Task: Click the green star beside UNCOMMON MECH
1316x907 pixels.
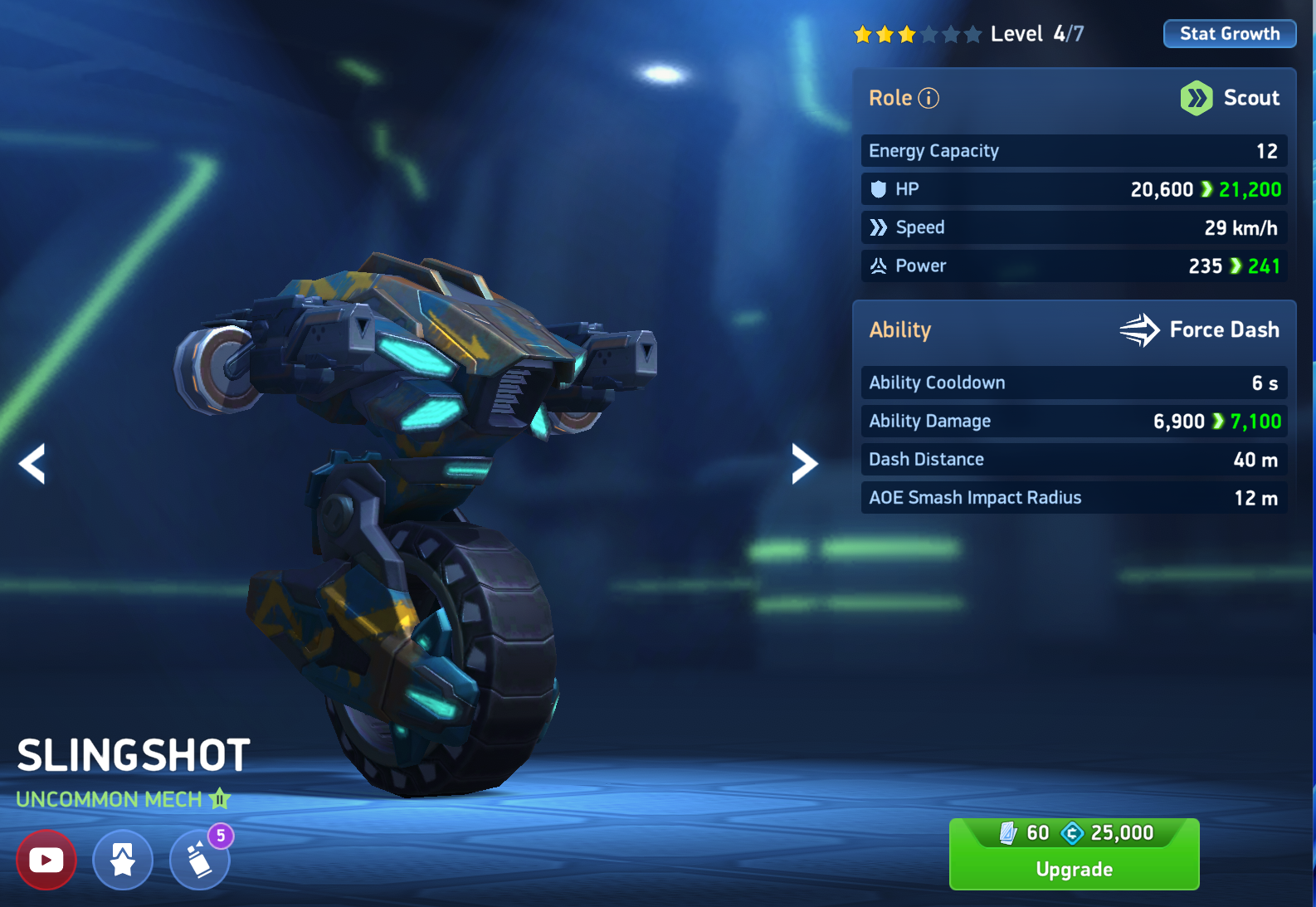Action: pyautogui.click(x=218, y=799)
